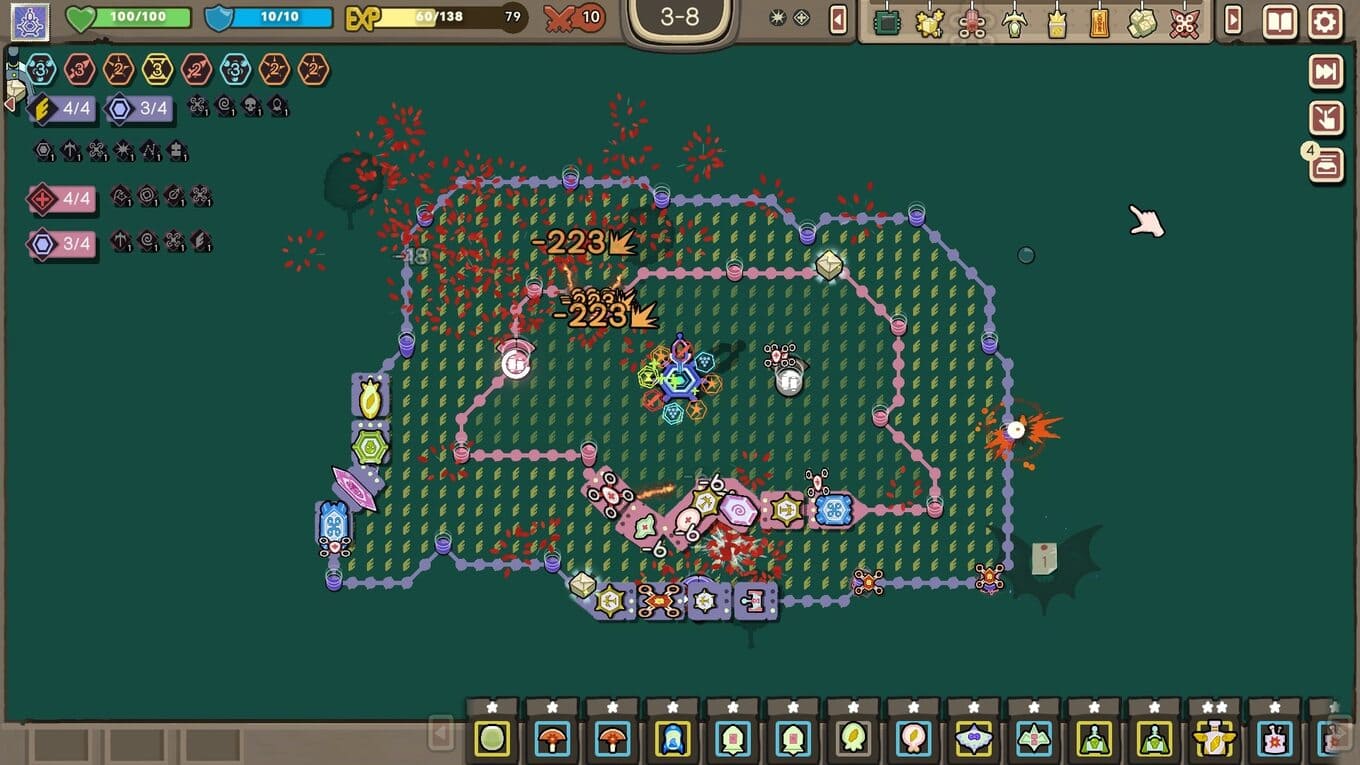Click the yellow hourglass hexagon icon
The height and width of the screenshot is (765, 1360).
(x=157, y=69)
